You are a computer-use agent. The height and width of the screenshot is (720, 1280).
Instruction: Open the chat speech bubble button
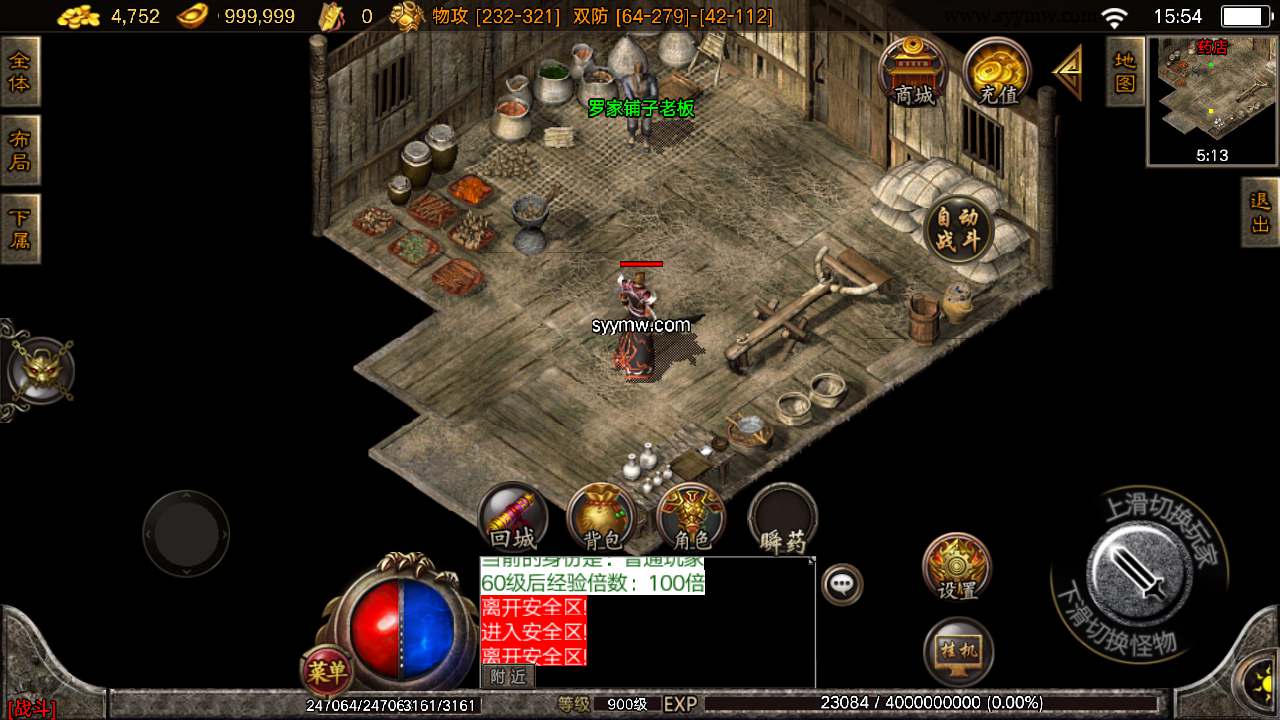click(x=842, y=583)
